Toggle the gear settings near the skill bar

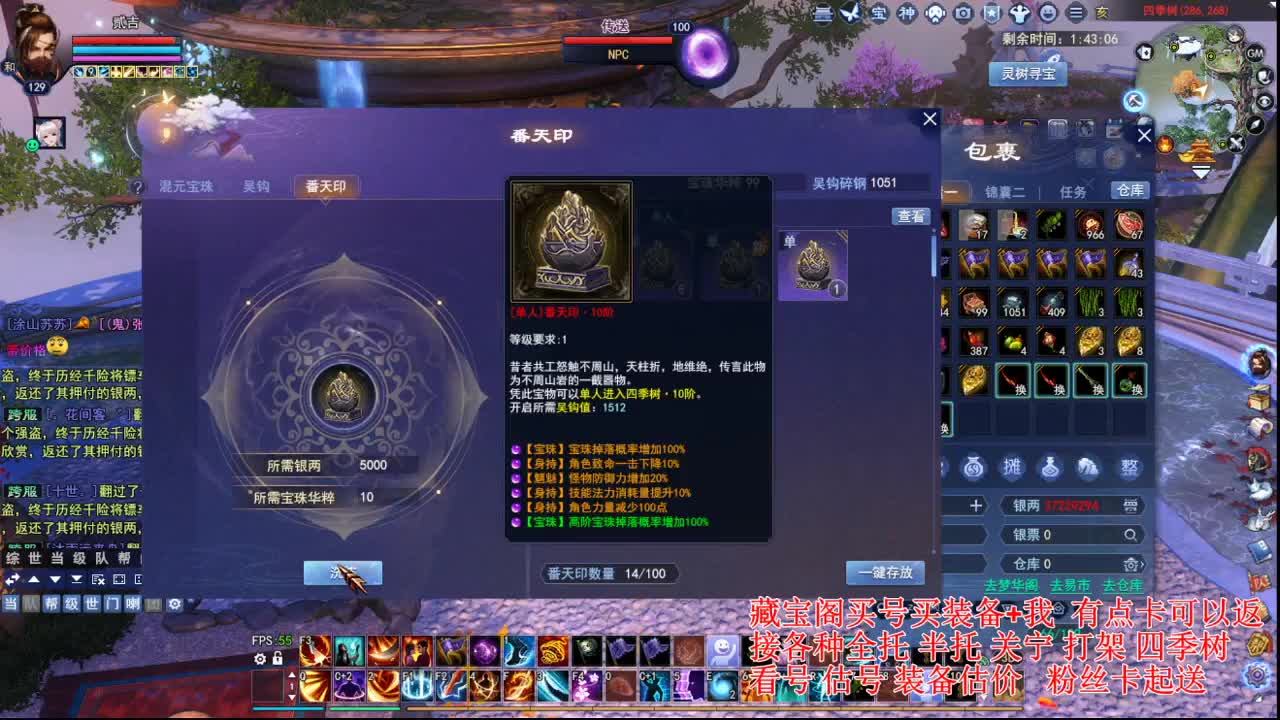259,658
